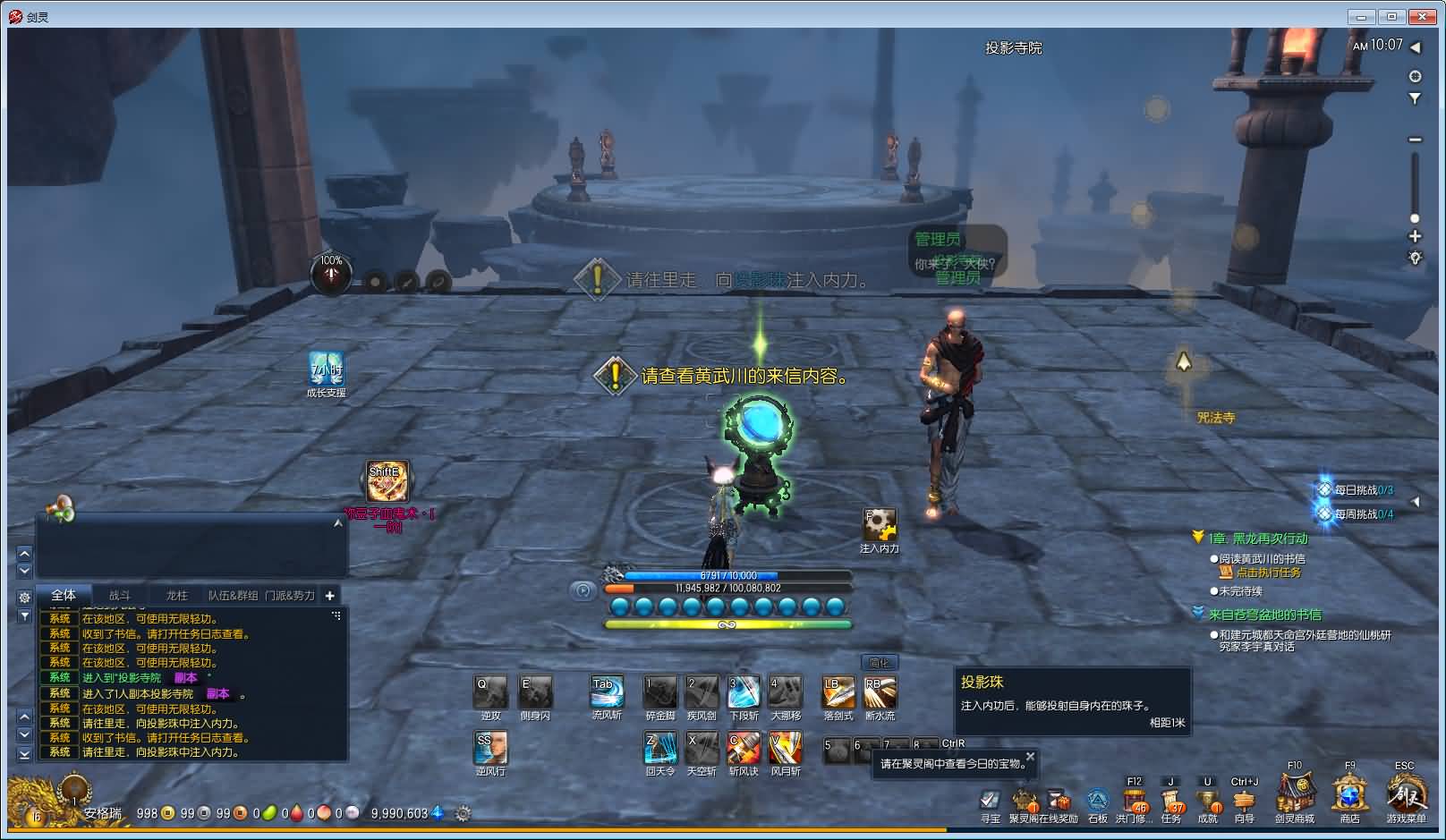The height and width of the screenshot is (840, 1446).
Task: Close the 聚灵阁 treasure tooltip popup
Action: (1030, 757)
